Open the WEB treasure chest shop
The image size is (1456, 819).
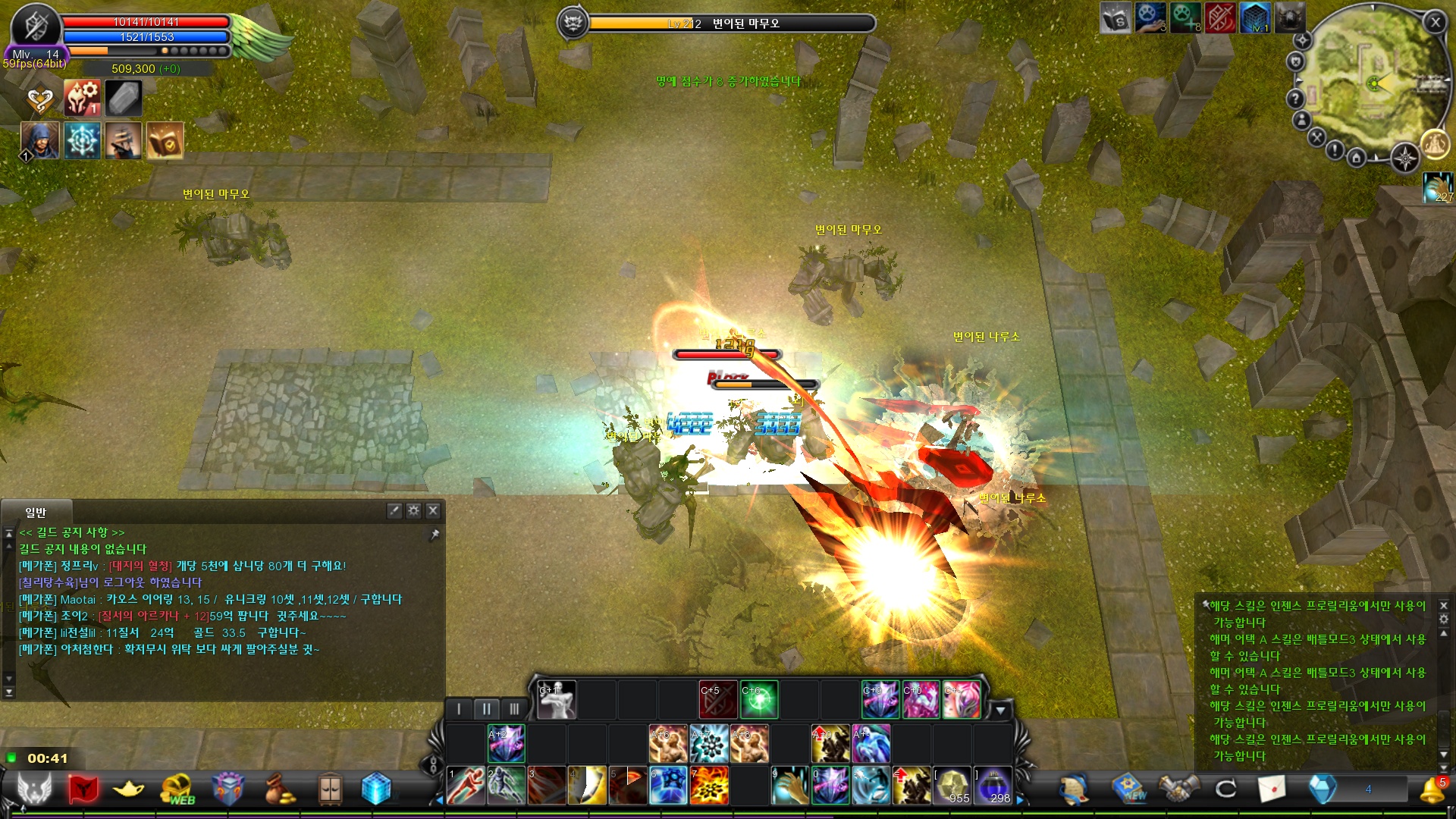tap(177, 789)
